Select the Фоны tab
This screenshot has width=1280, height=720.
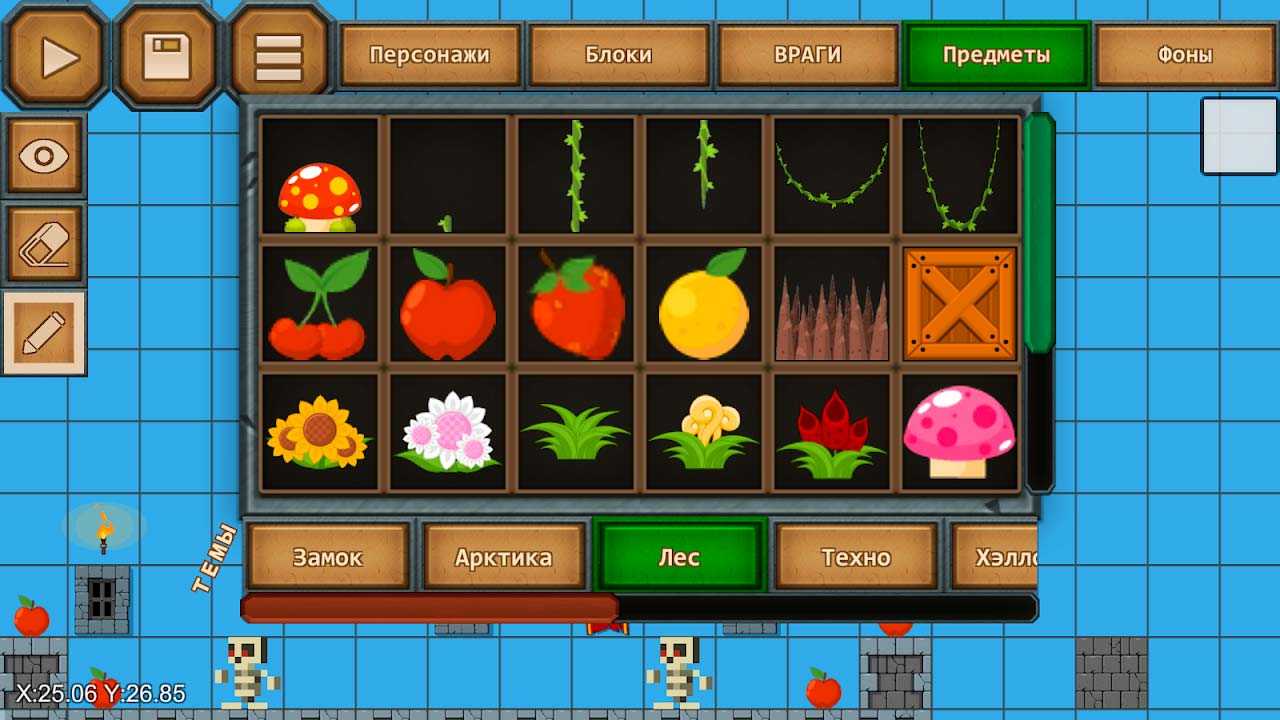(1184, 55)
